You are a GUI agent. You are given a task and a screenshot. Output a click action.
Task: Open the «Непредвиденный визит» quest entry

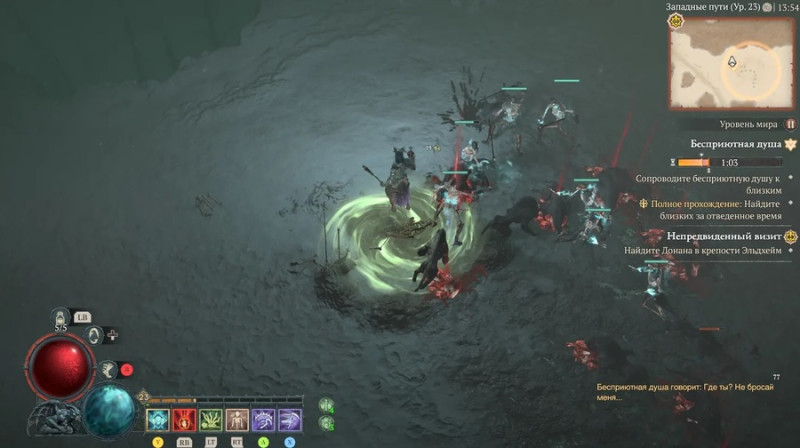click(731, 236)
